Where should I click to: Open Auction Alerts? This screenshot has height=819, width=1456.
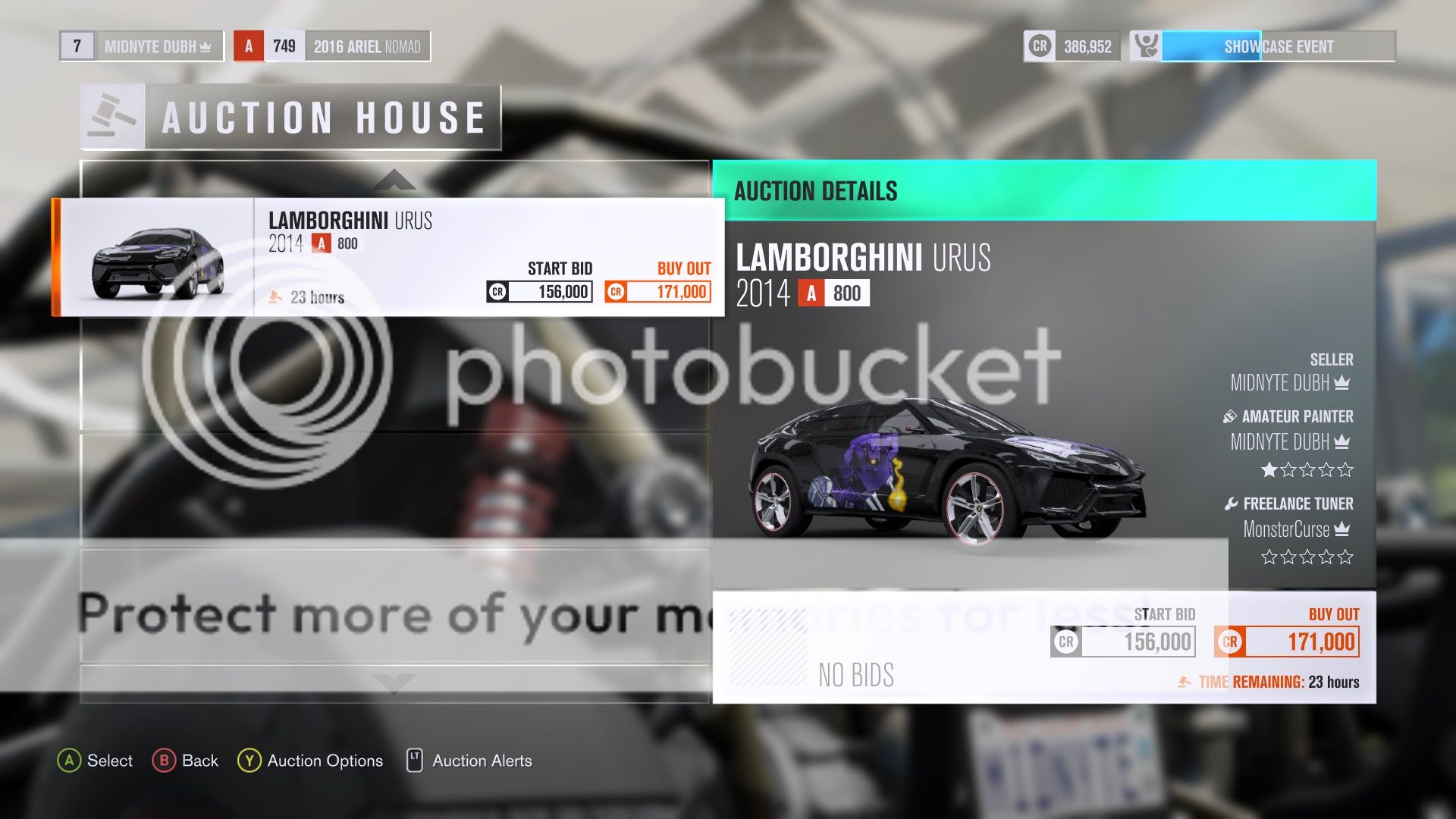click(482, 761)
